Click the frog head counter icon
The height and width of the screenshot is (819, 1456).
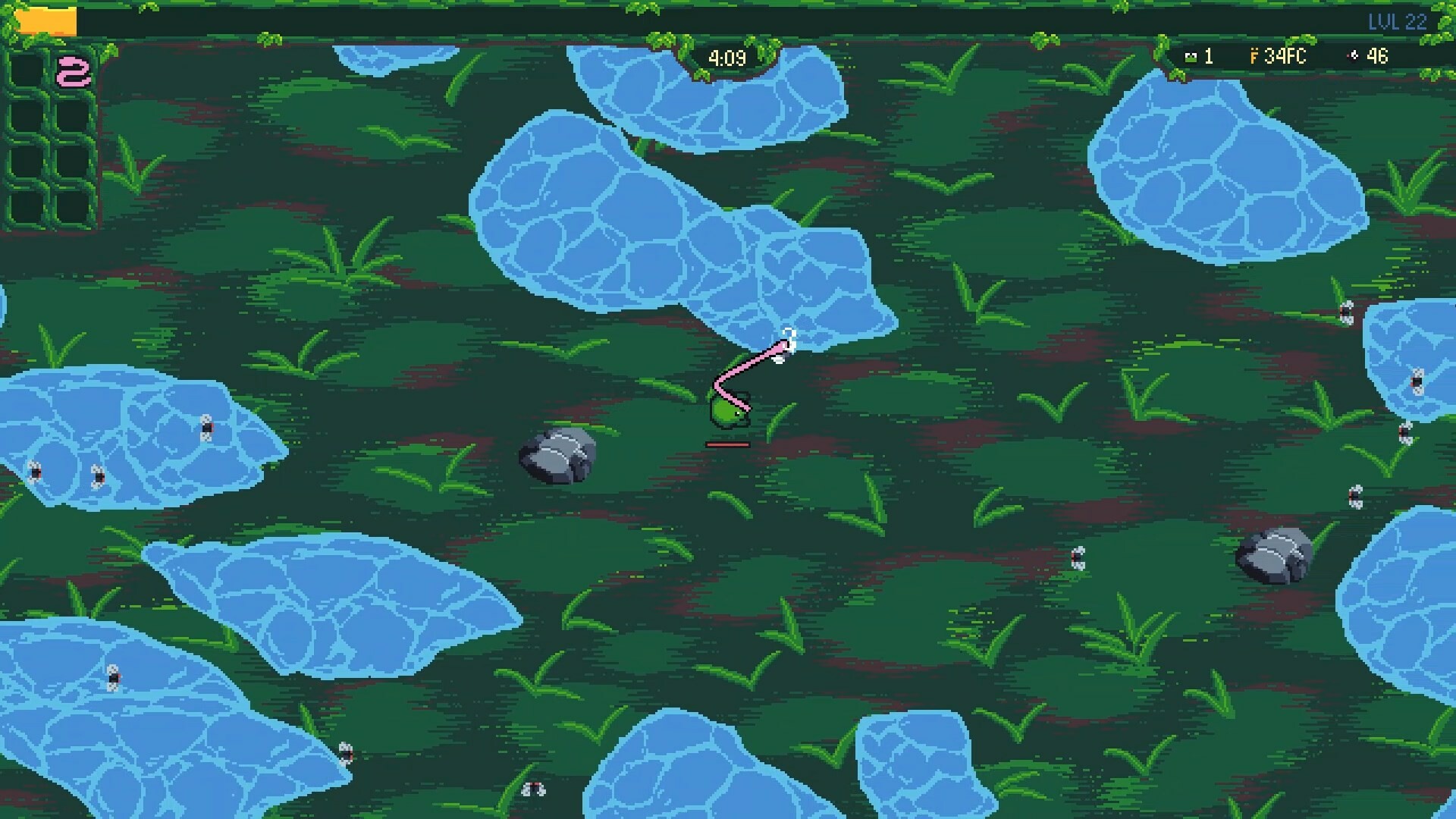point(1191,57)
